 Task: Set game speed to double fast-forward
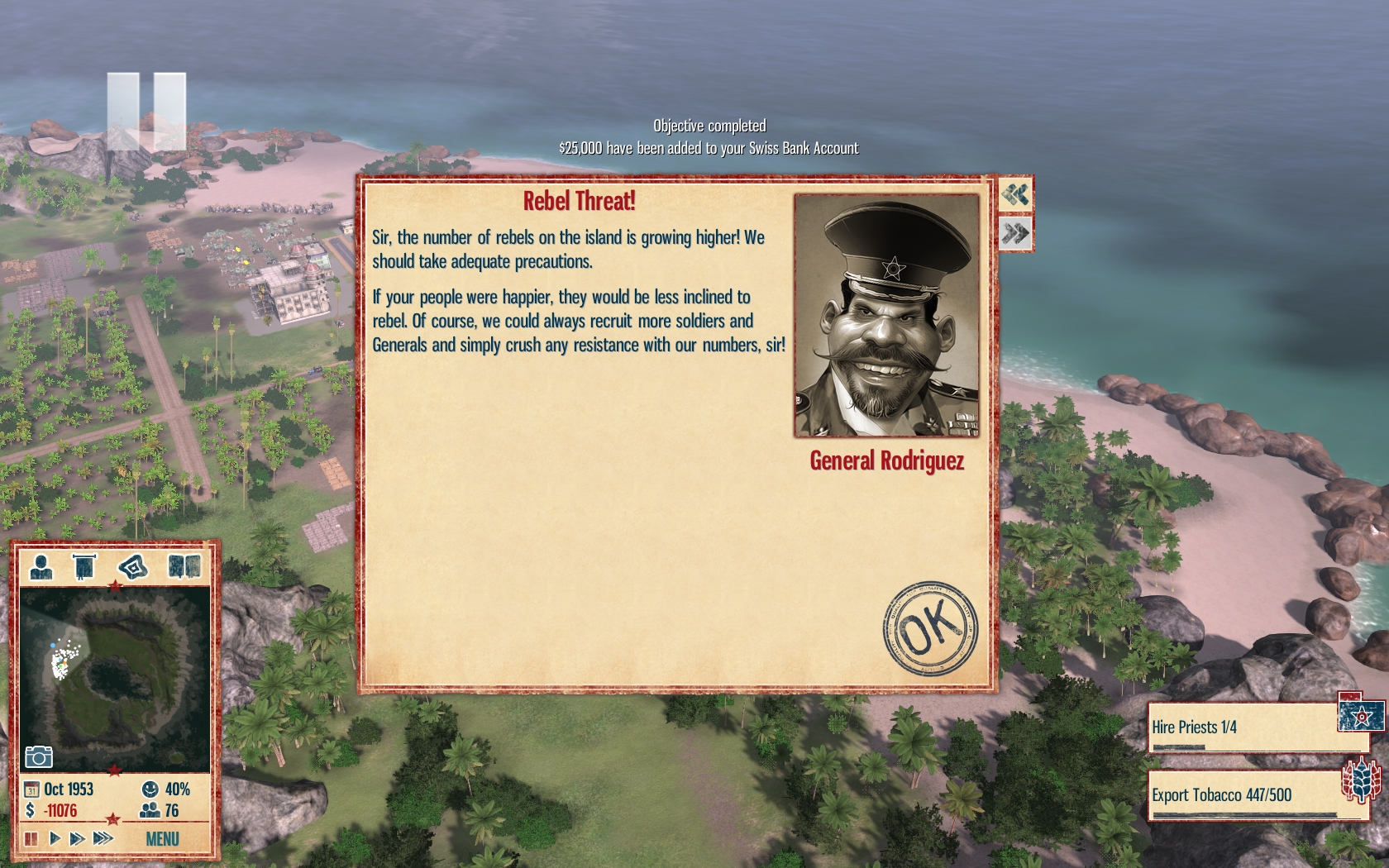(x=77, y=838)
